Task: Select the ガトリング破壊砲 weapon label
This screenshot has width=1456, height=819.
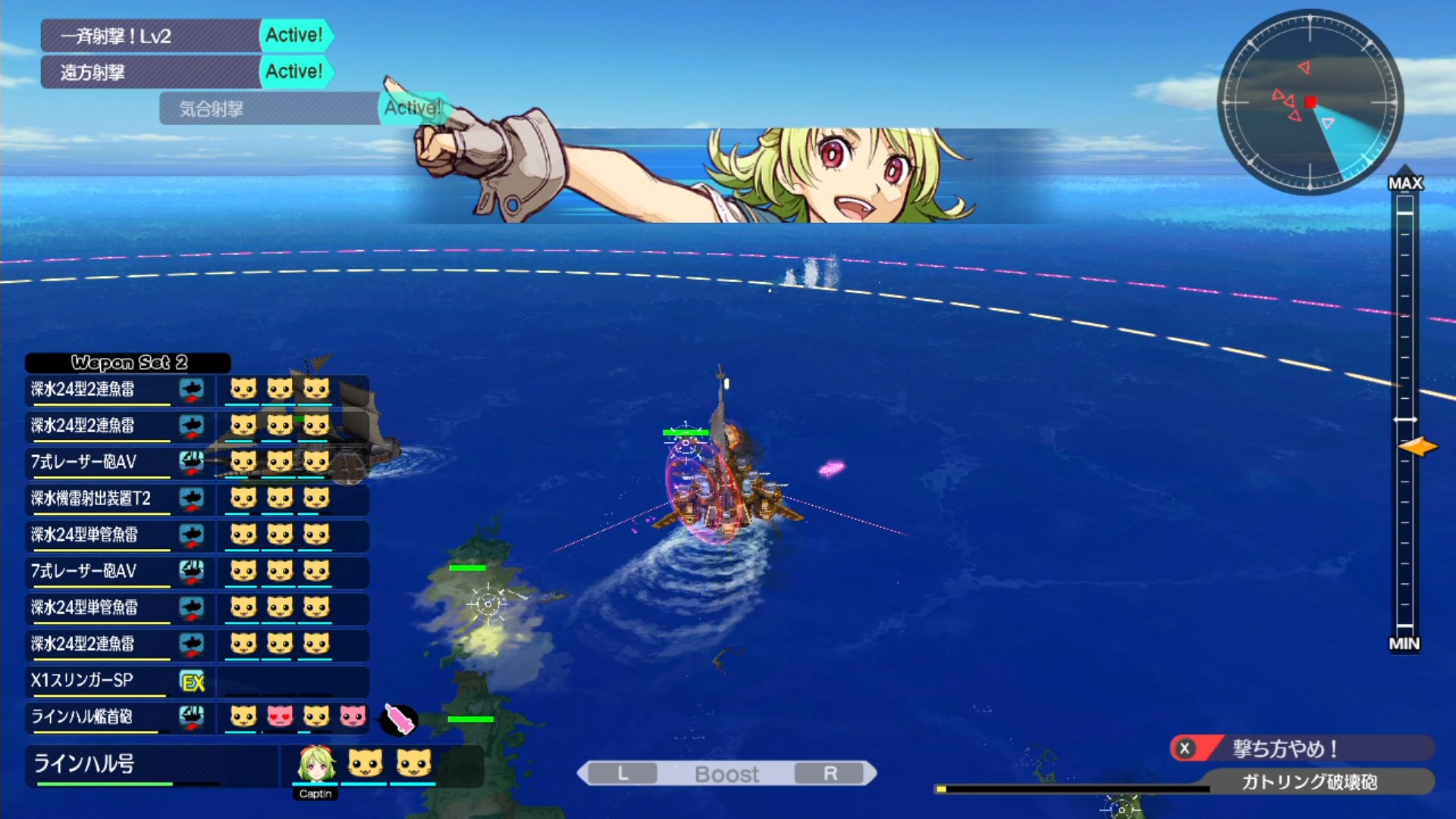Action: [1308, 782]
